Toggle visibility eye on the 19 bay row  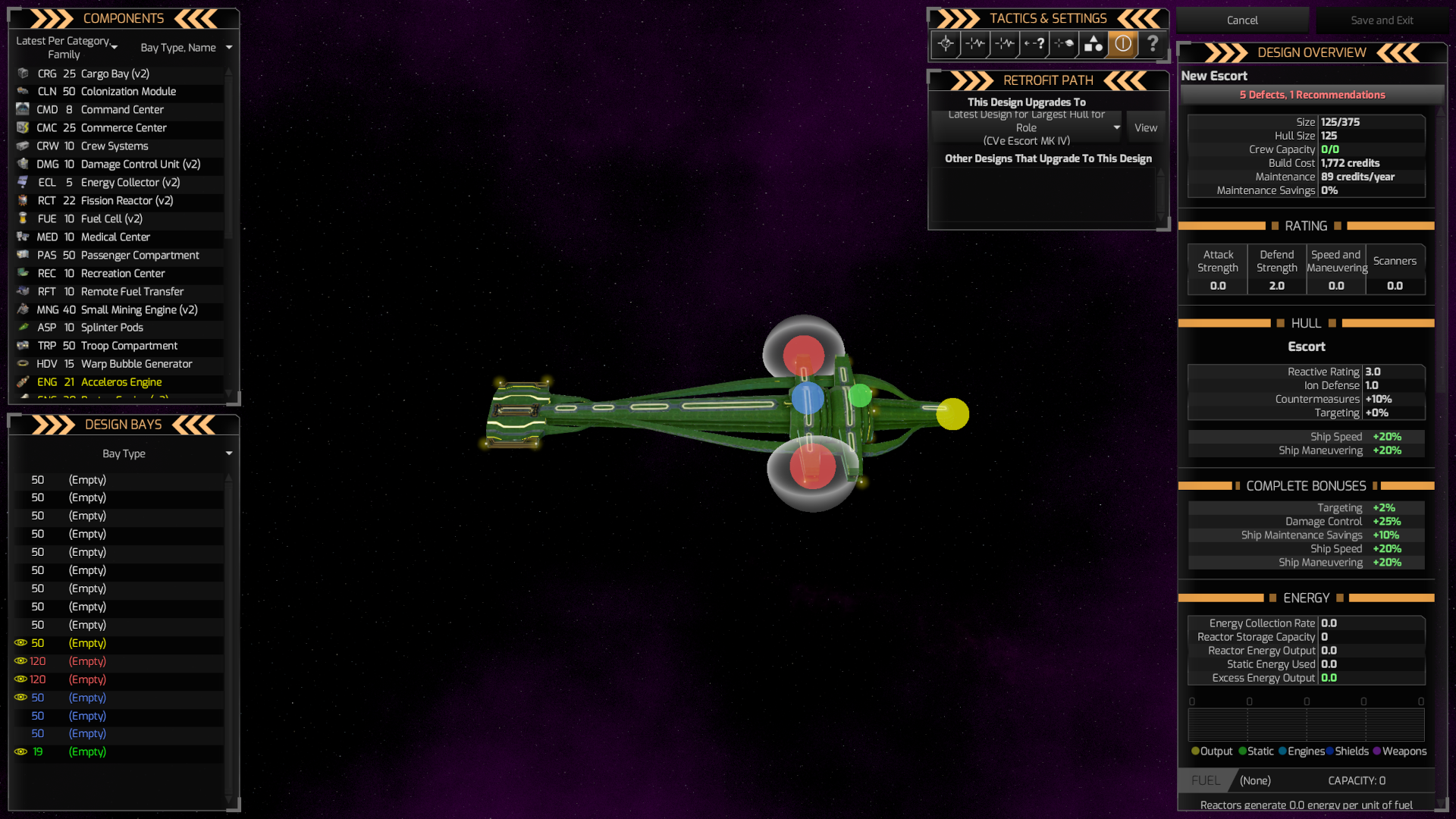20,752
